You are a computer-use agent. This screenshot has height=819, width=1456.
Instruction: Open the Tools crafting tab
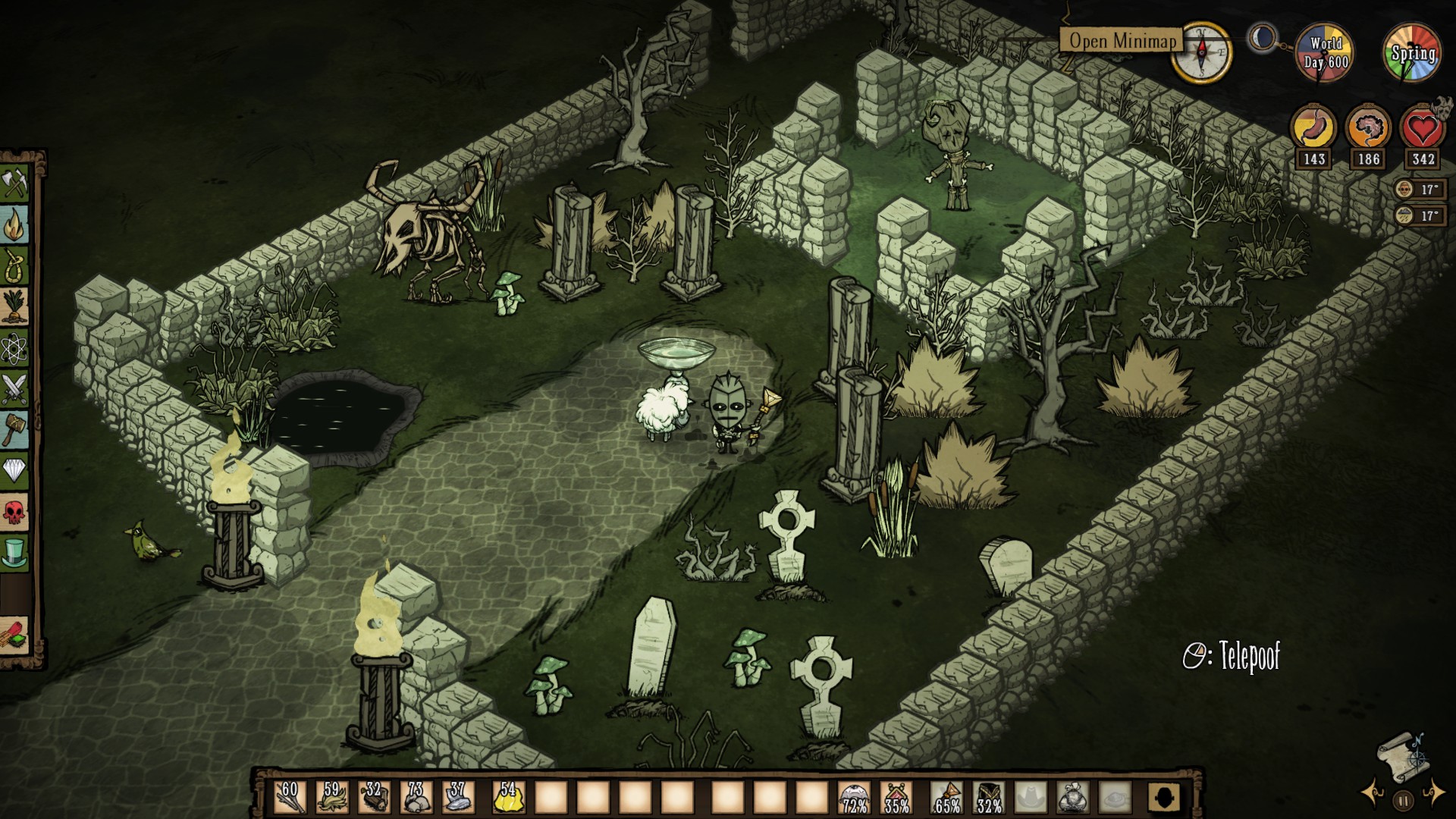click(14, 184)
